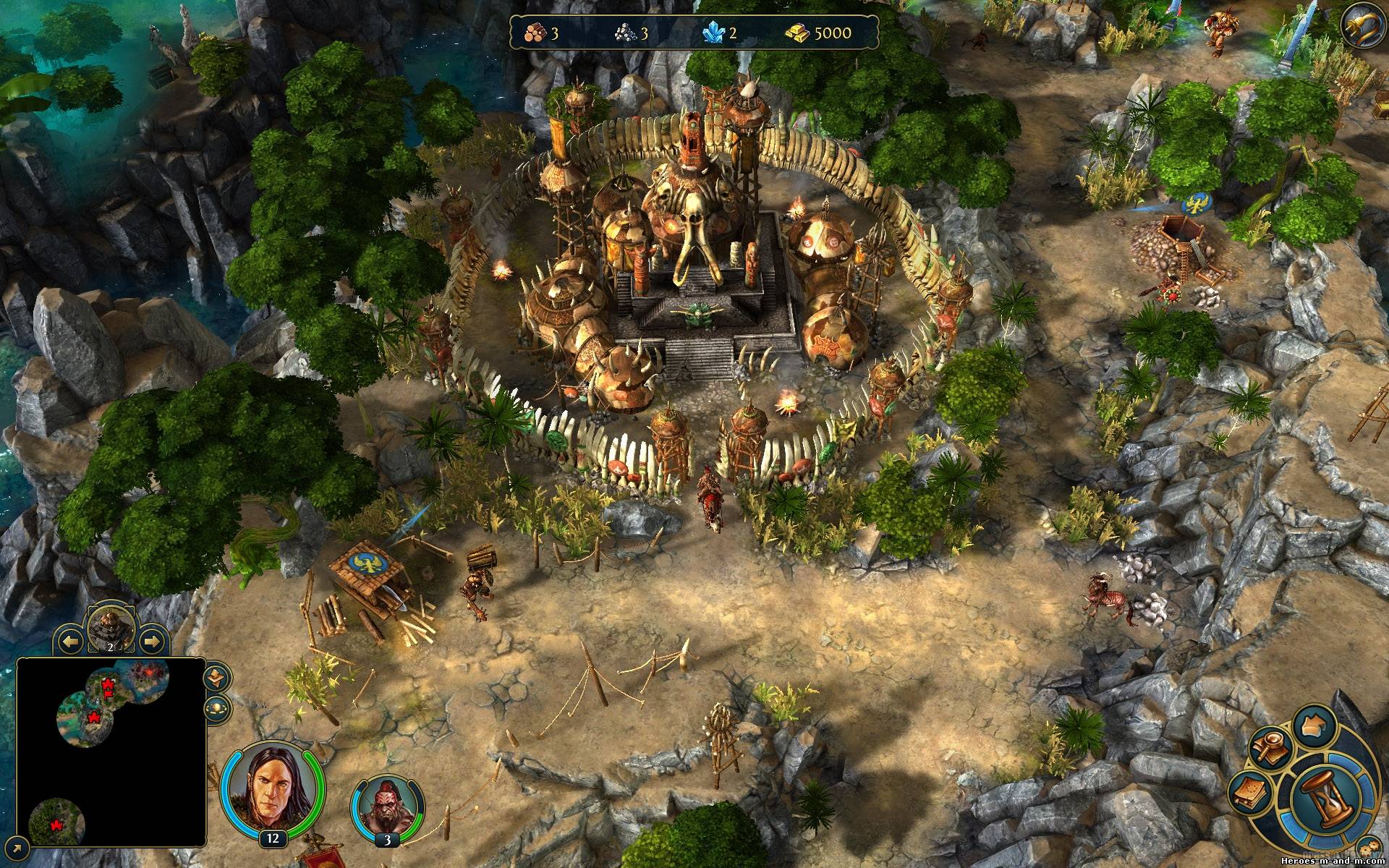Select the long-haired hero portrait
Image resolution: width=1389 pixels, height=868 pixels.
pyautogui.click(x=272, y=787)
